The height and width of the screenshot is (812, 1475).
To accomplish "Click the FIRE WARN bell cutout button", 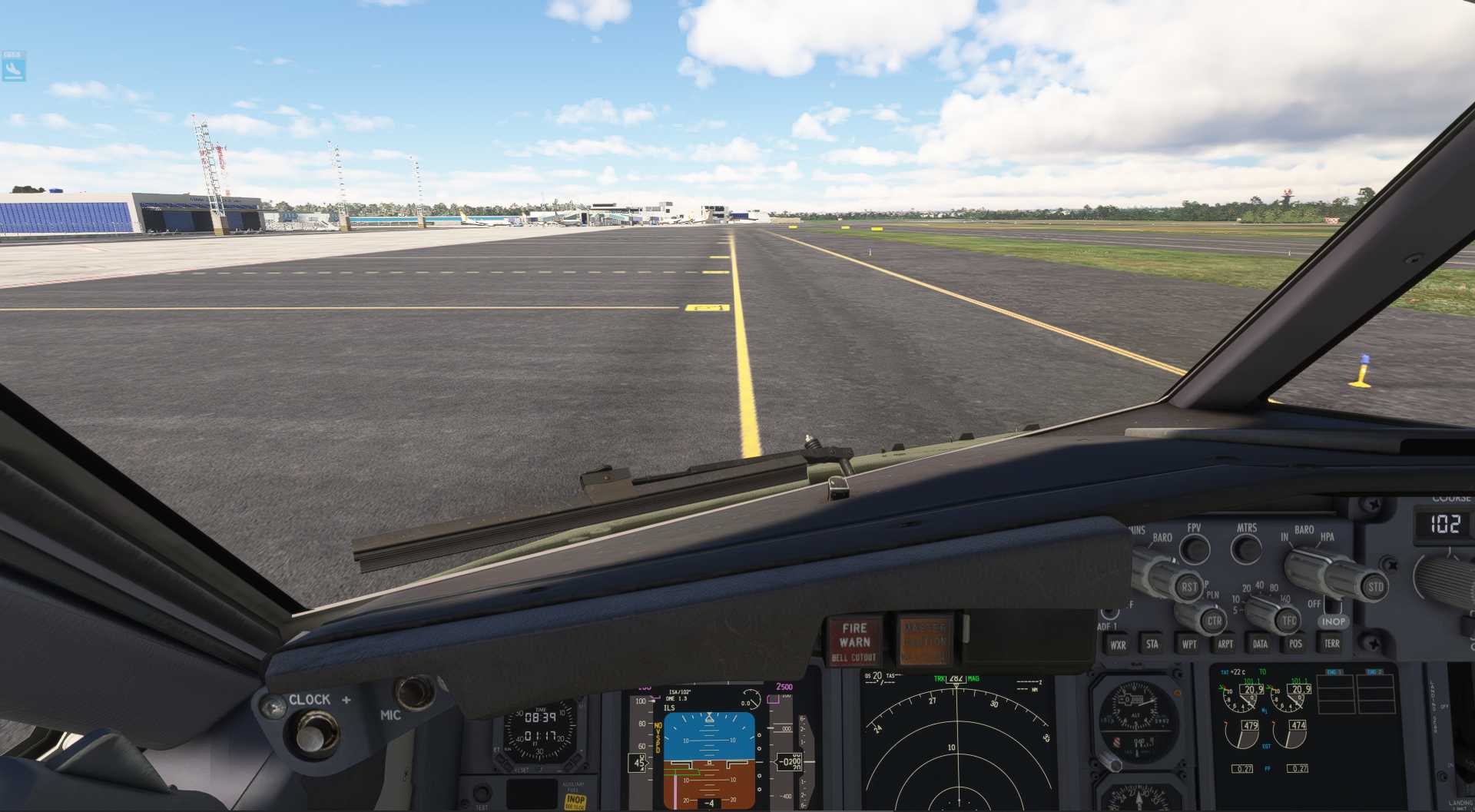I will 854,641.
